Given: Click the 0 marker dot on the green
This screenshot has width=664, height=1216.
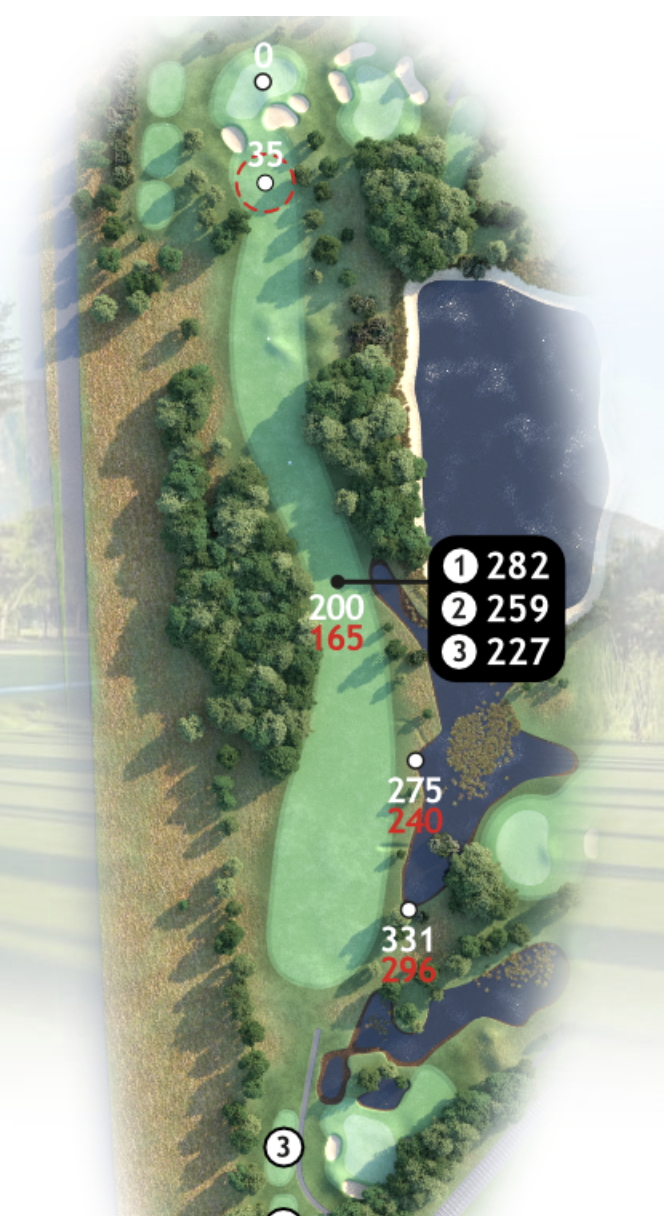Looking at the screenshot, I should 263,82.
